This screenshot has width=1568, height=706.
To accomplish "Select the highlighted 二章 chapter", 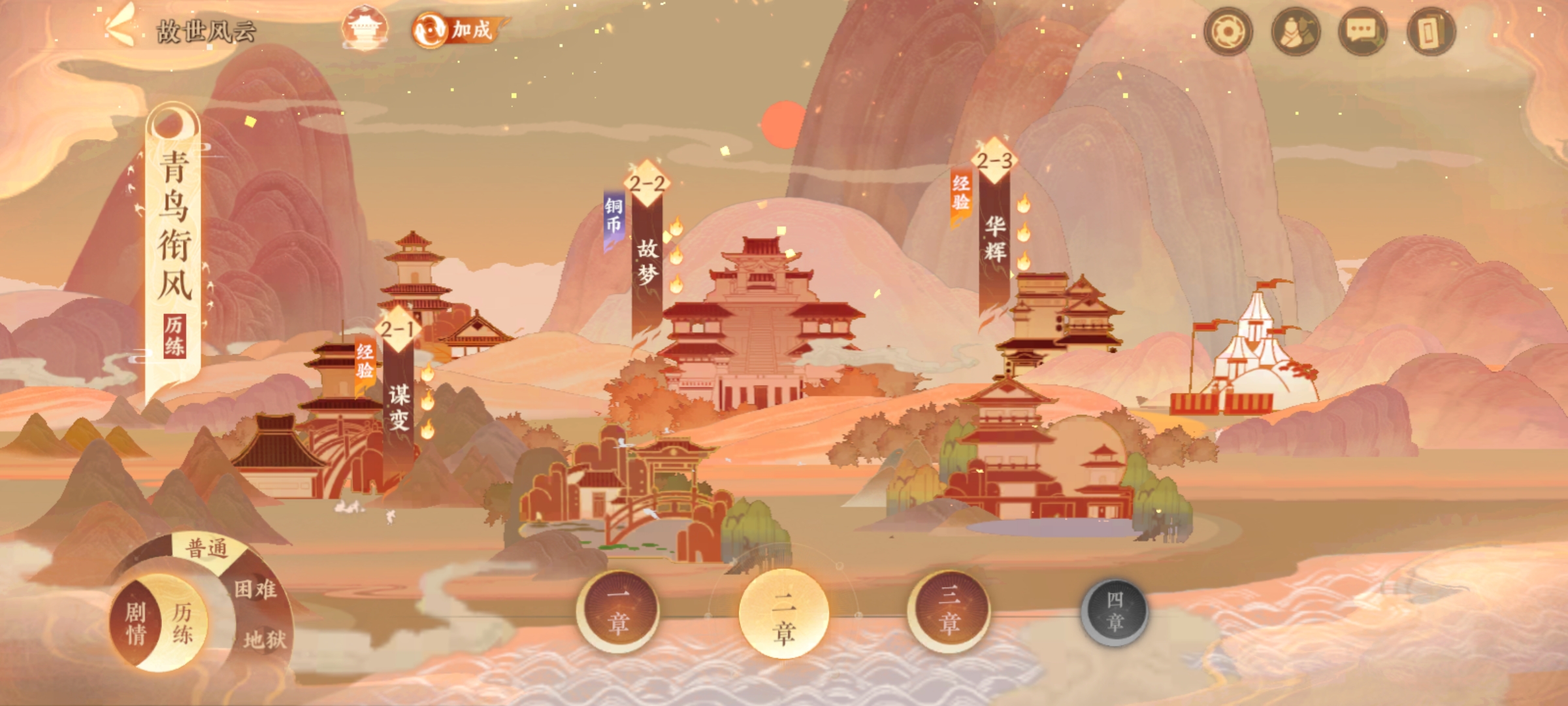I will 783,614.
